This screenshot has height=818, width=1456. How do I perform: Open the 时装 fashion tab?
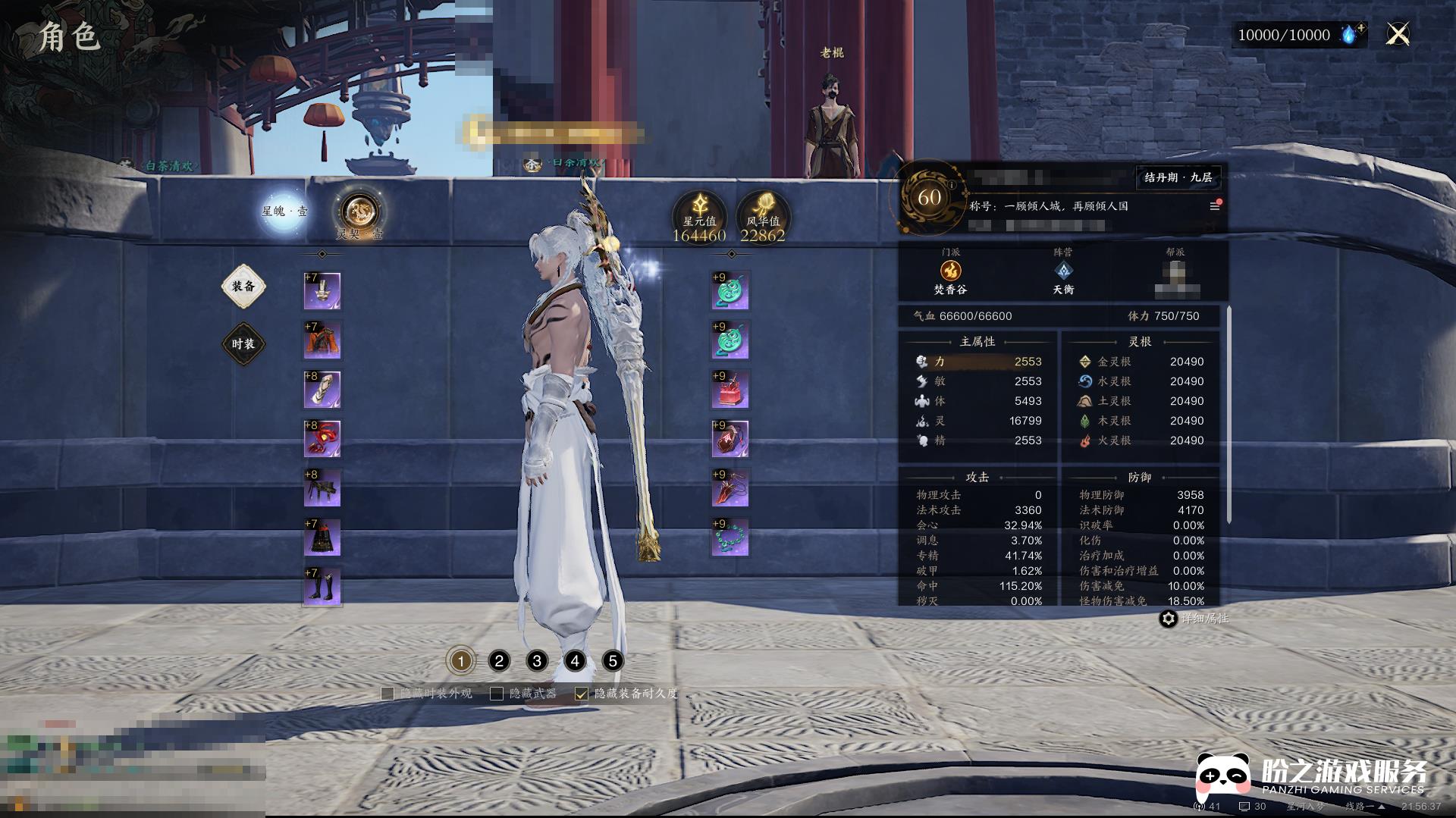(243, 344)
